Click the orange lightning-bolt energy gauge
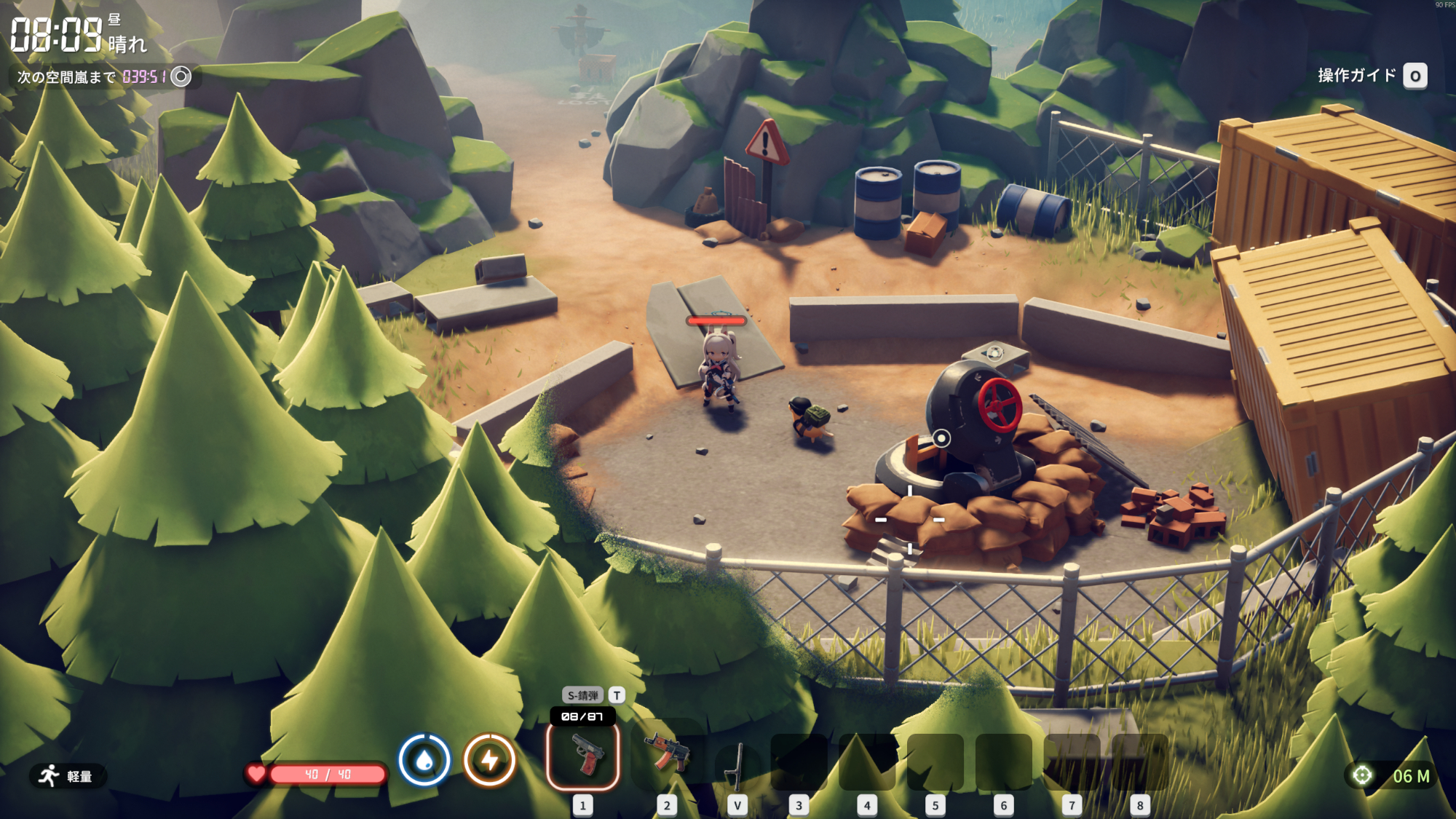The image size is (1456, 819). (x=489, y=760)
